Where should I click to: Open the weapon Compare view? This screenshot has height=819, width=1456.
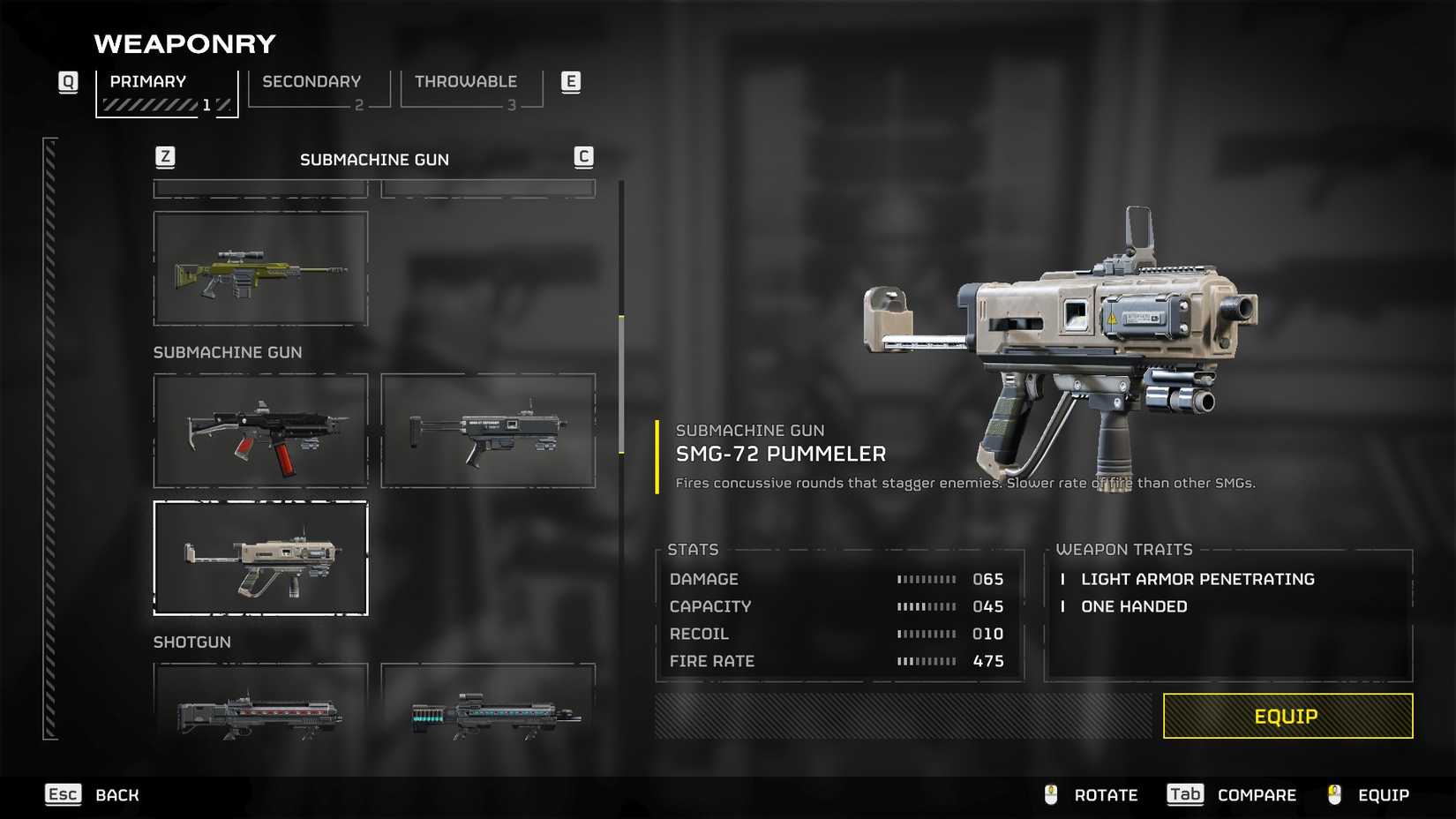tap(1232, 795)
